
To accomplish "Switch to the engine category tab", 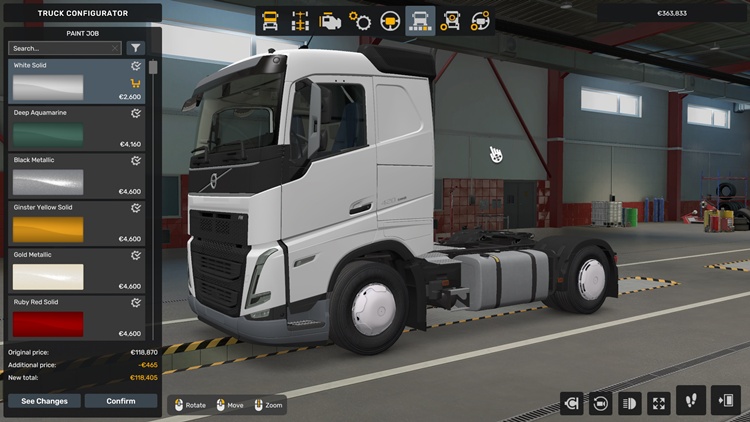I will 329,20.
